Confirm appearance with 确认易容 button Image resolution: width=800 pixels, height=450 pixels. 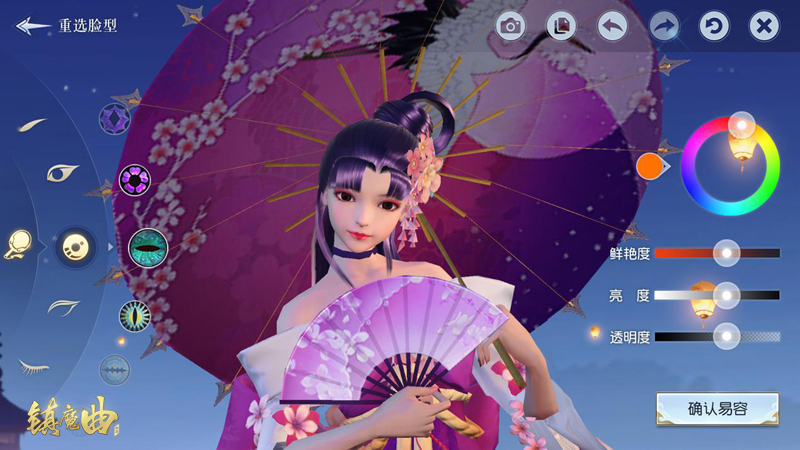[717, 408]
